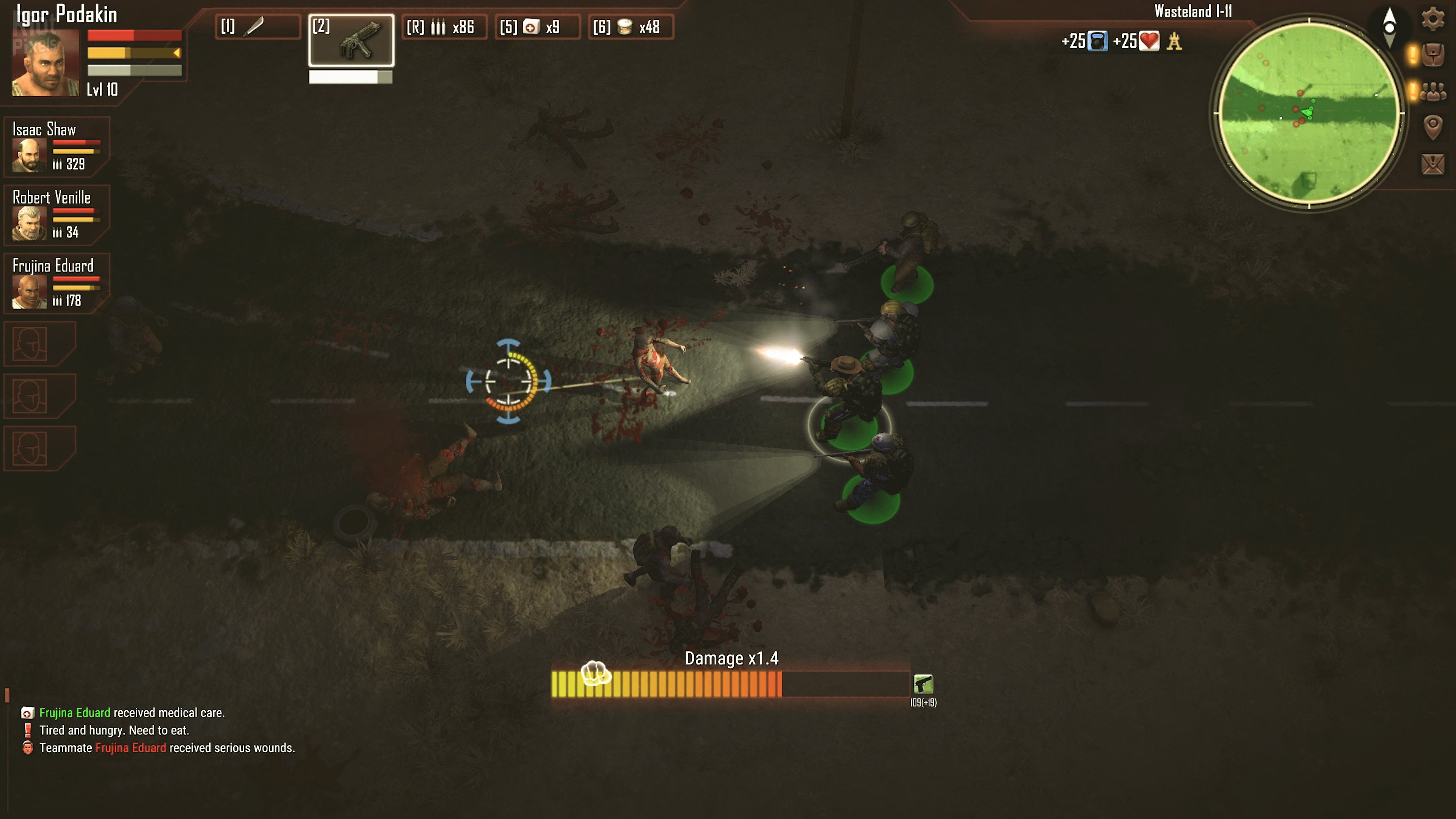Click the golden tower icon
The height and width of the screenshot is (819, 1456).
pyautogui.click(x=1175, y=41)
